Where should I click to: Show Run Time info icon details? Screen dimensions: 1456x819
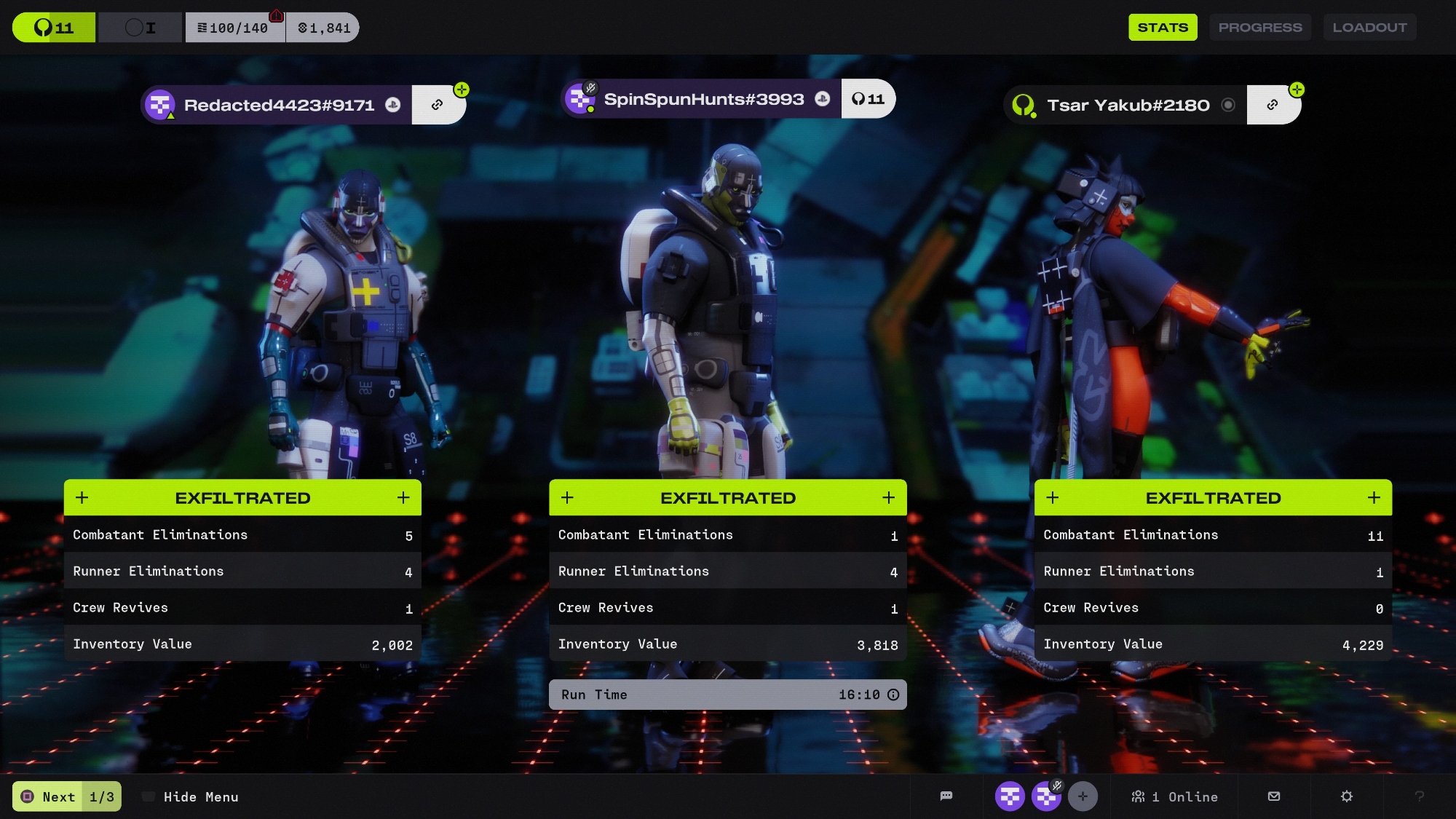[x=893, y=695]
